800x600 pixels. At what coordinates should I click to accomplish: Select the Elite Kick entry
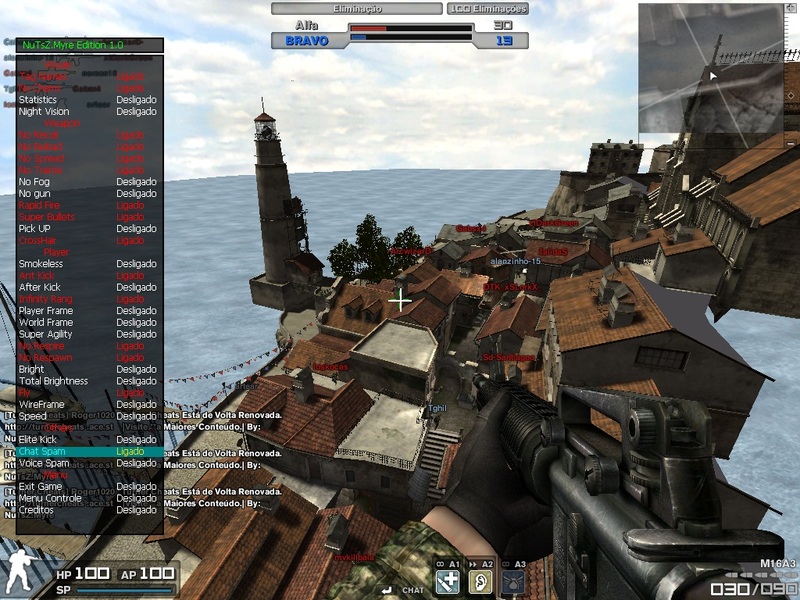click(39, 439)
